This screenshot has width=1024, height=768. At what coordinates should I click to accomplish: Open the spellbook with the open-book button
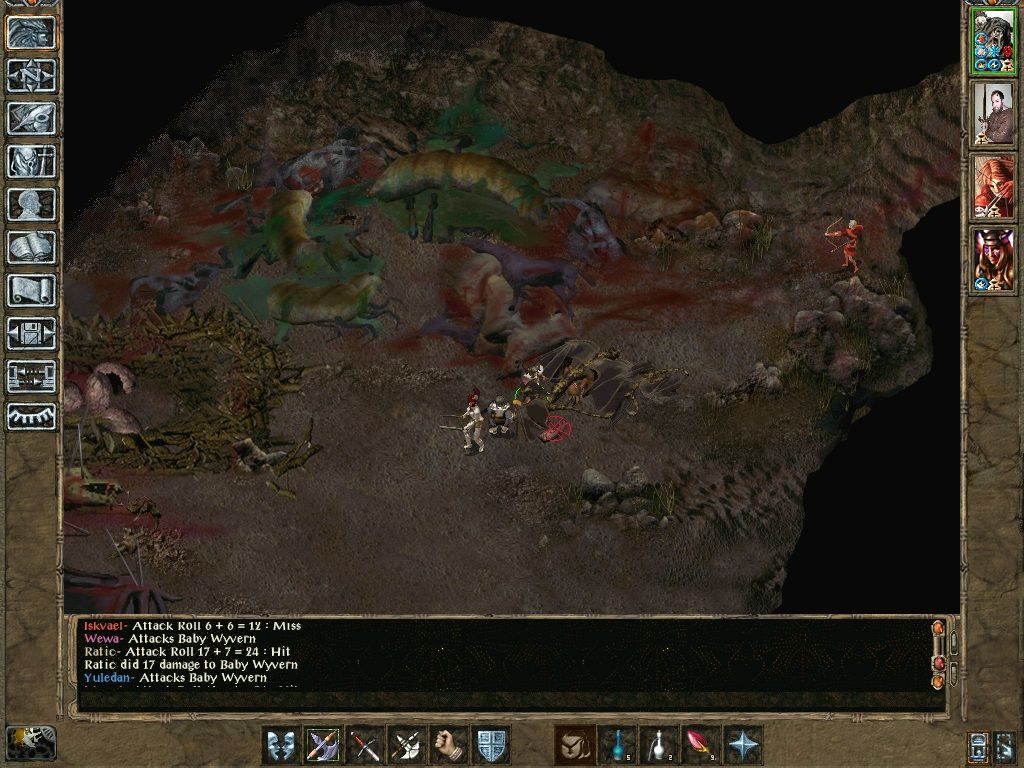click(x=31, y=248)
